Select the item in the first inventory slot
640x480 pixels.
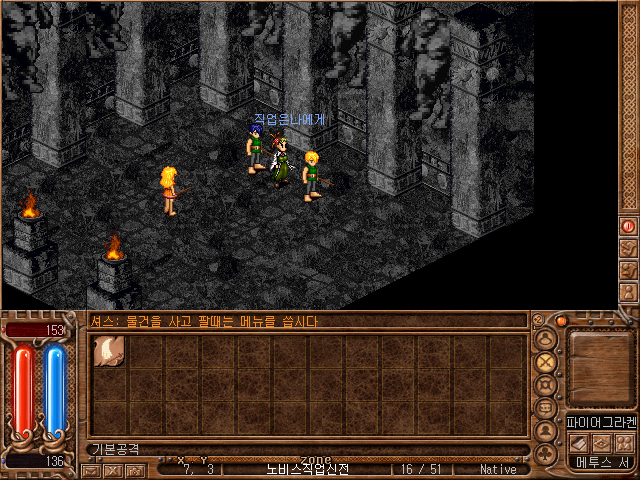[108, 351]
